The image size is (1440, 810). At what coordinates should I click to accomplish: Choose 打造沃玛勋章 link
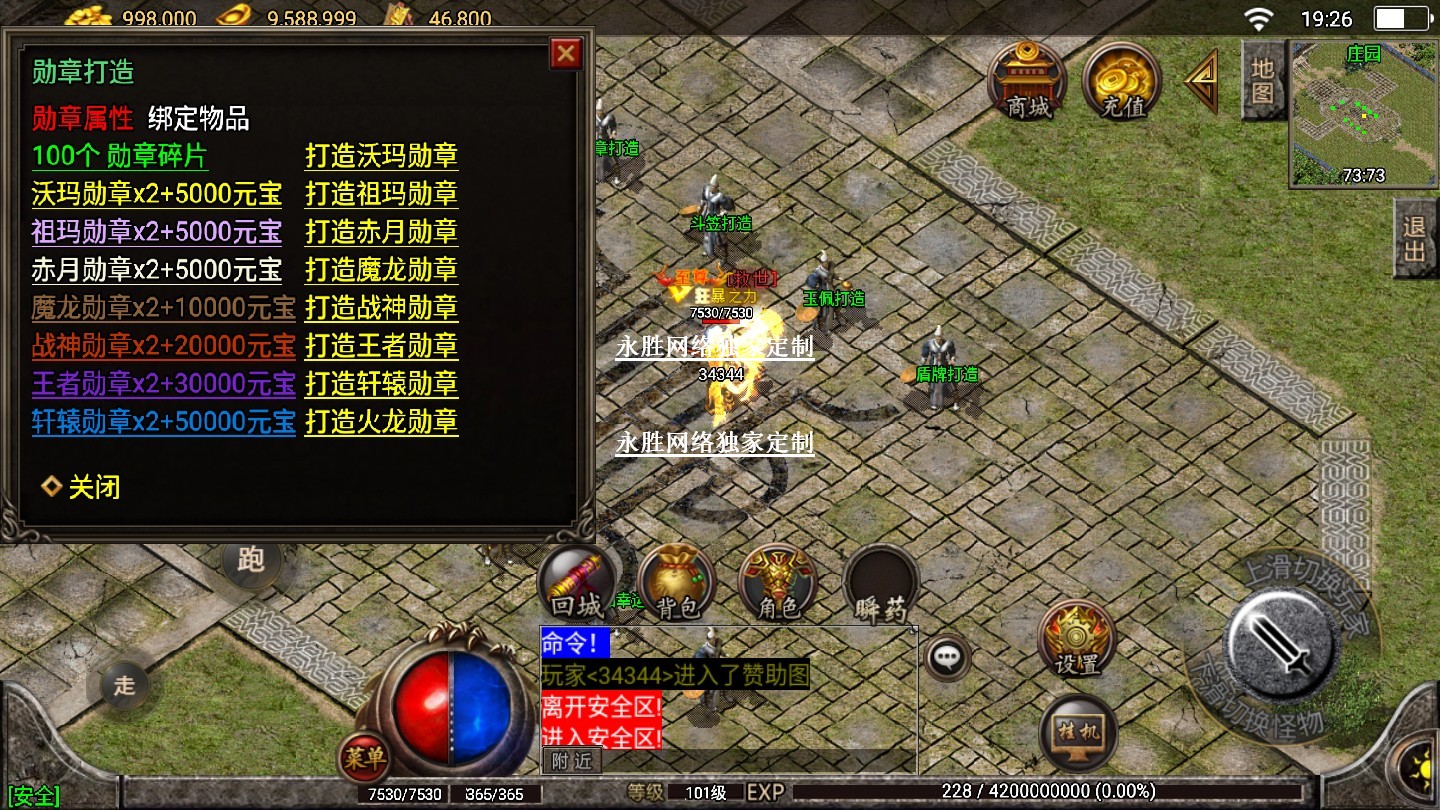point(381,156)
